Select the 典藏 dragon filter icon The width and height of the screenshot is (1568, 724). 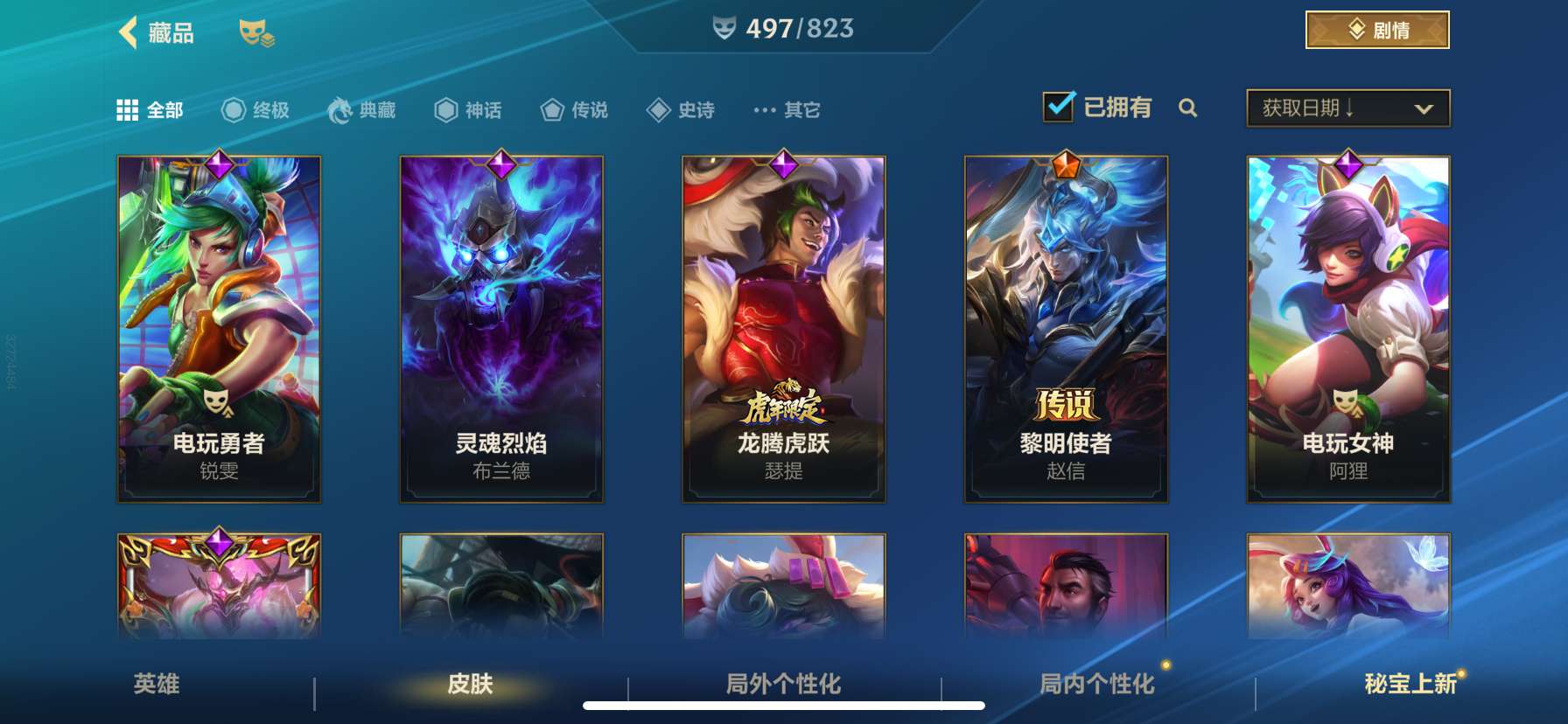pos(340,109)
